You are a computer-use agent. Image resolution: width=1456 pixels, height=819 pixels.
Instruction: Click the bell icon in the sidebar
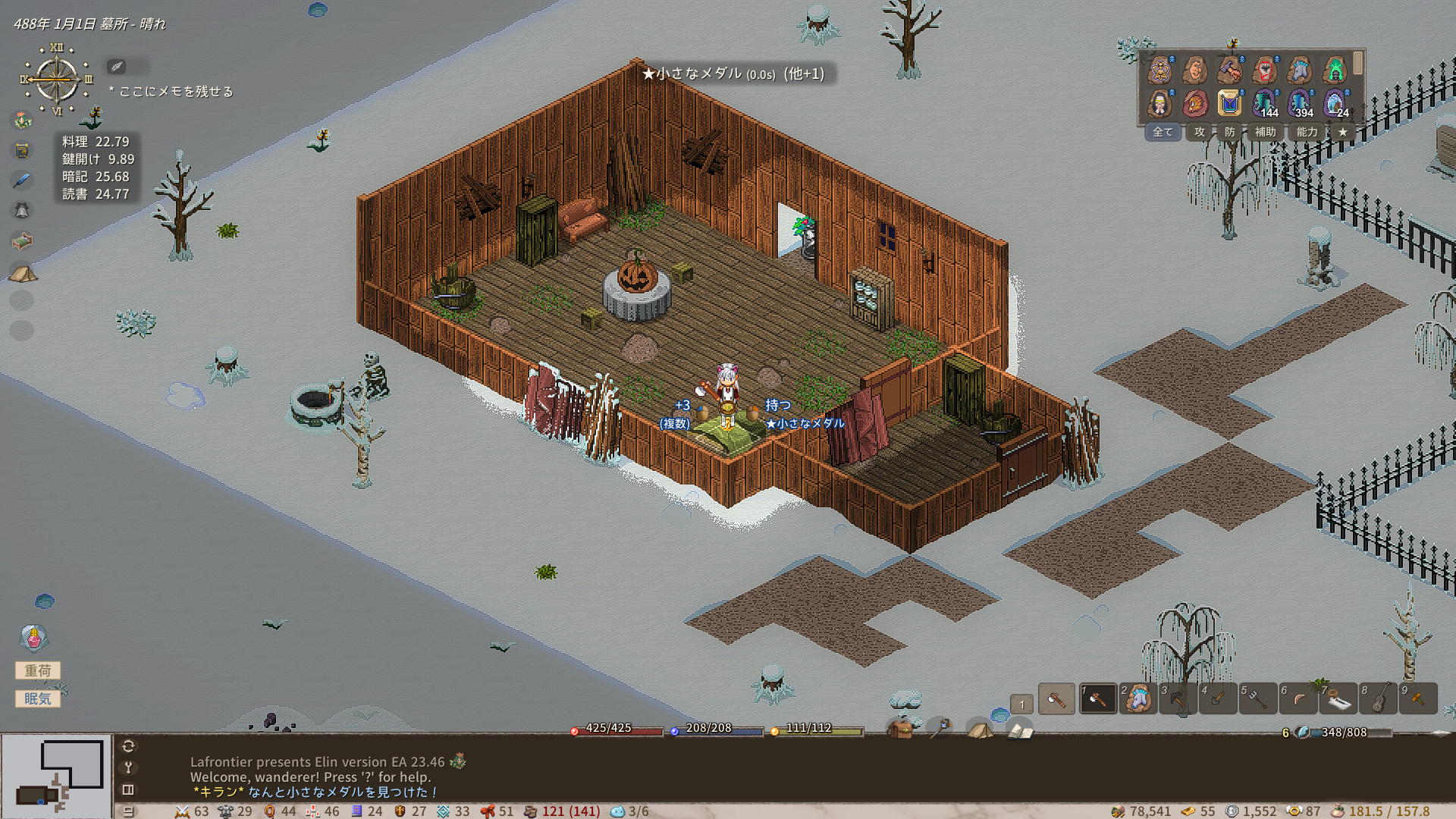coord(22,210)
